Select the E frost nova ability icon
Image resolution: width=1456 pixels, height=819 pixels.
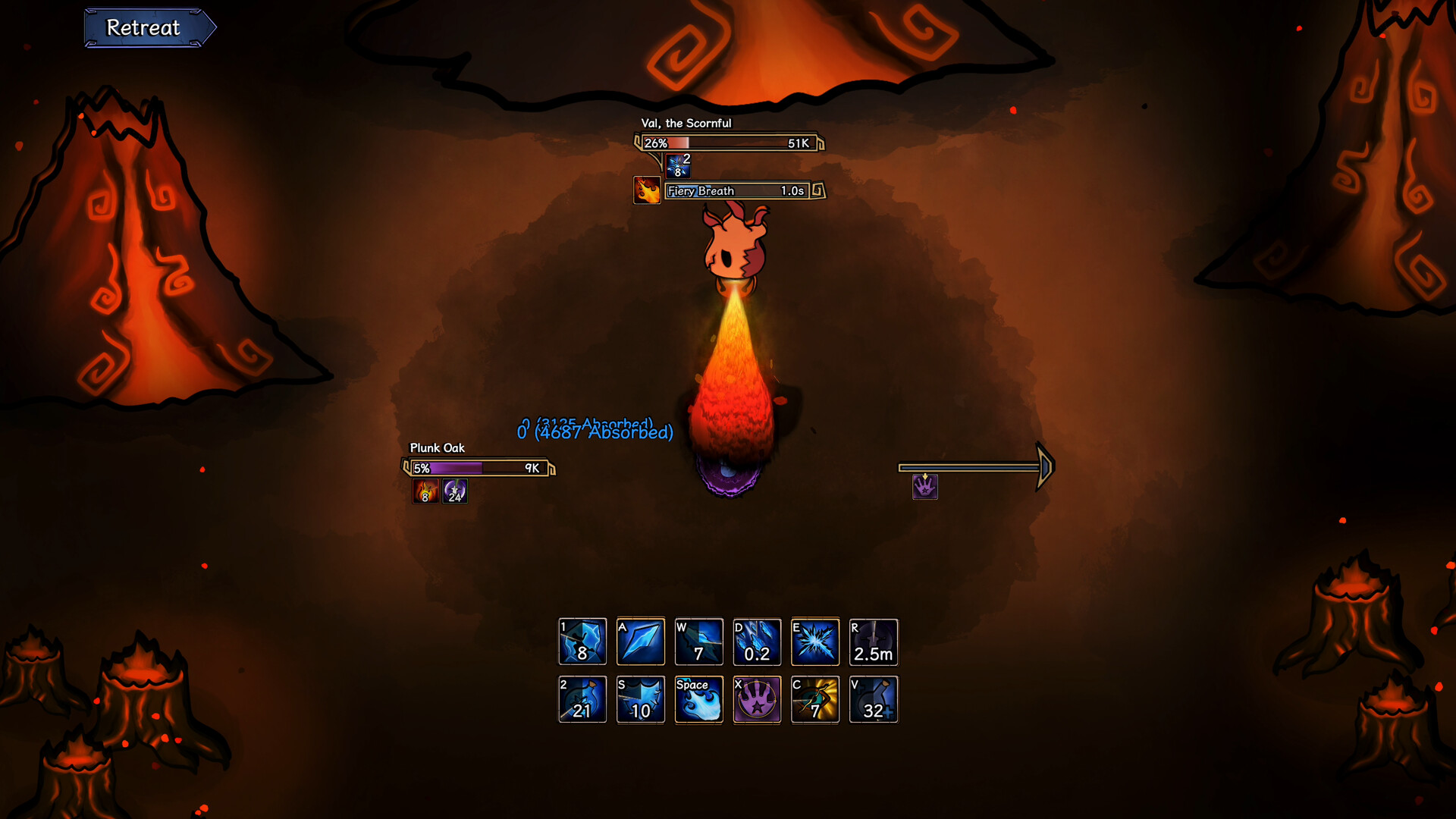click(815, 642)
